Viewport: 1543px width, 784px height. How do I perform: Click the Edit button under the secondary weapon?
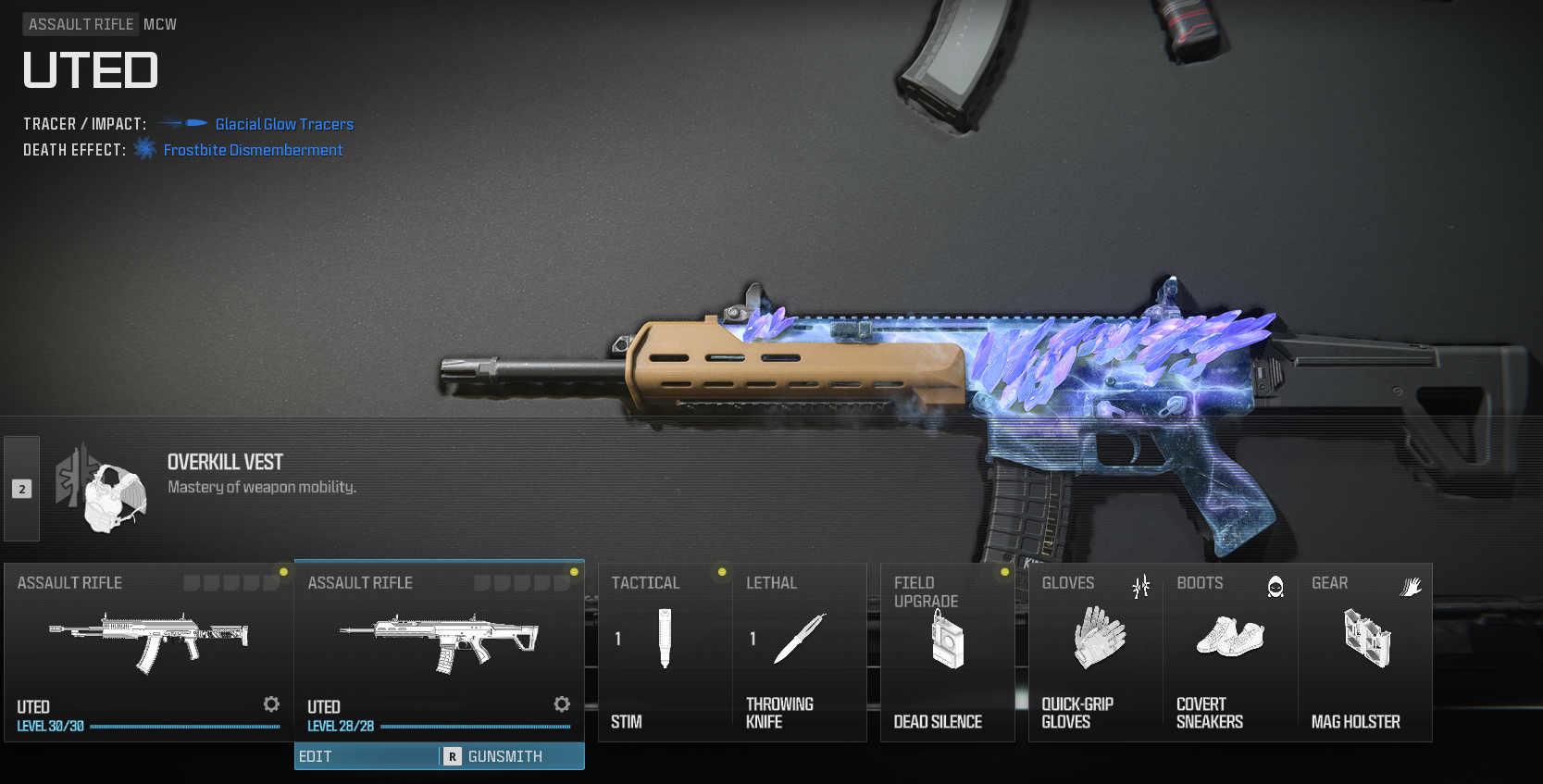(366, 756)
